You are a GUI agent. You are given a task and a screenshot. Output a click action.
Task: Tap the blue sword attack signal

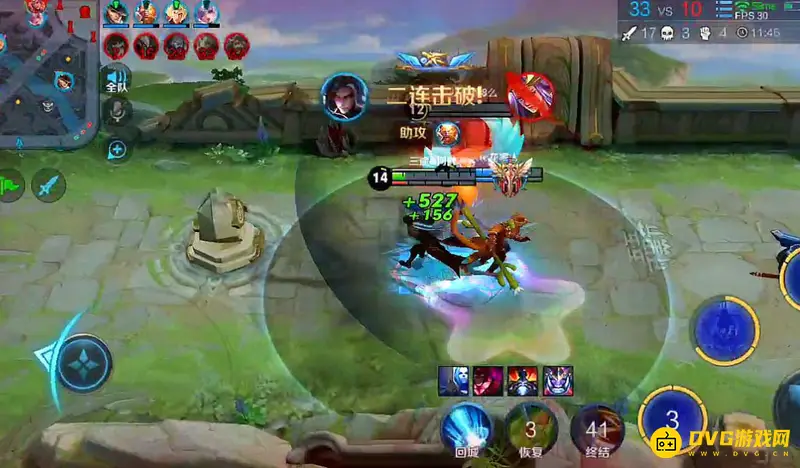point(48,184)
